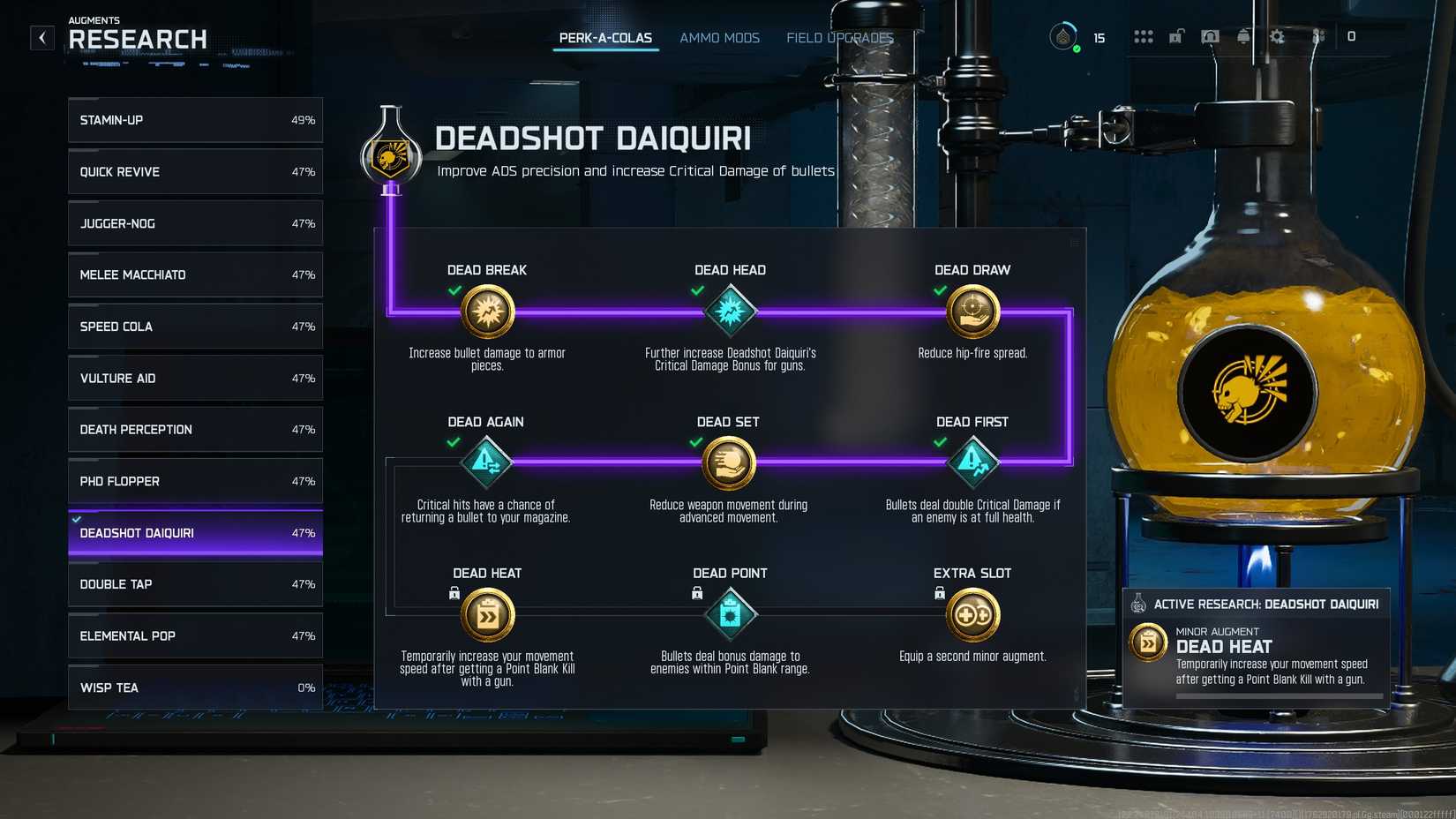Select the Dead Draw augment icon
This screenshot has width=1456, height=819.
pyautogui.click(x=972, y=312)
